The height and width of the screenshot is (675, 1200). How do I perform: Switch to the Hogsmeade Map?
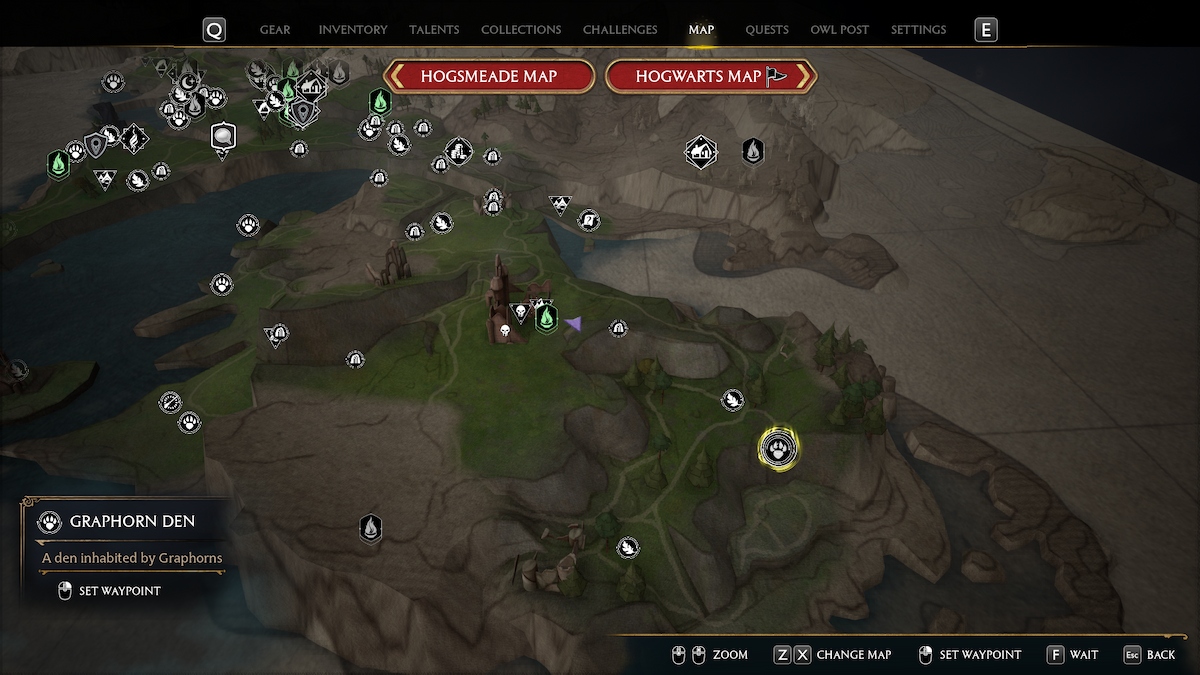pyautogui.click(x=489, y=76)
